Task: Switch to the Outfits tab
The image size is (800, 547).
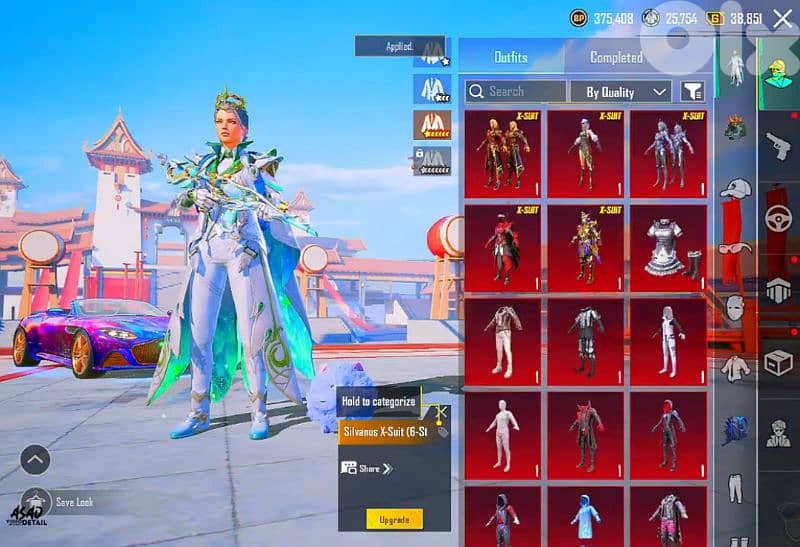Action: (512, 57)
